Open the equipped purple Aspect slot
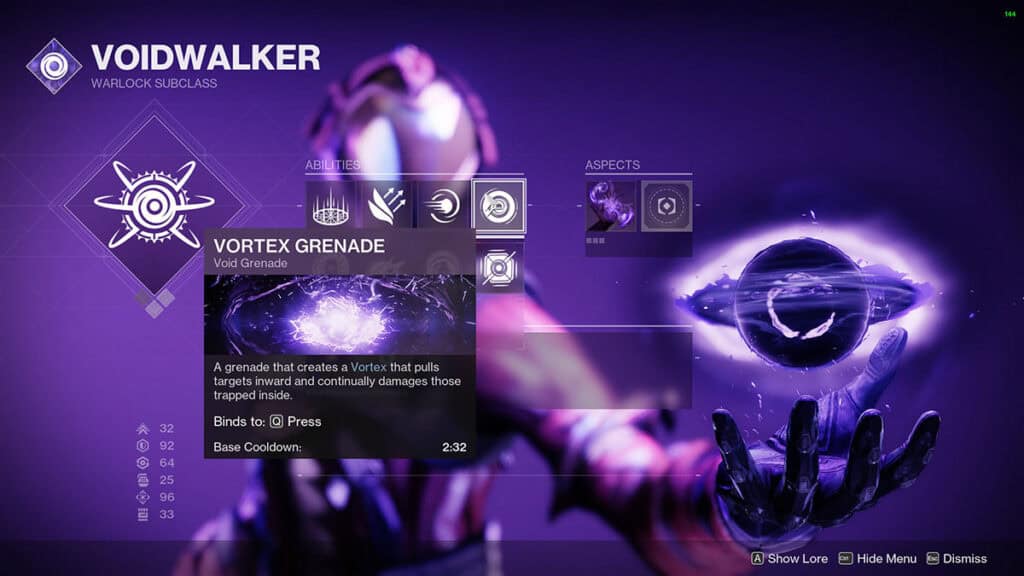 click(610, 205)
